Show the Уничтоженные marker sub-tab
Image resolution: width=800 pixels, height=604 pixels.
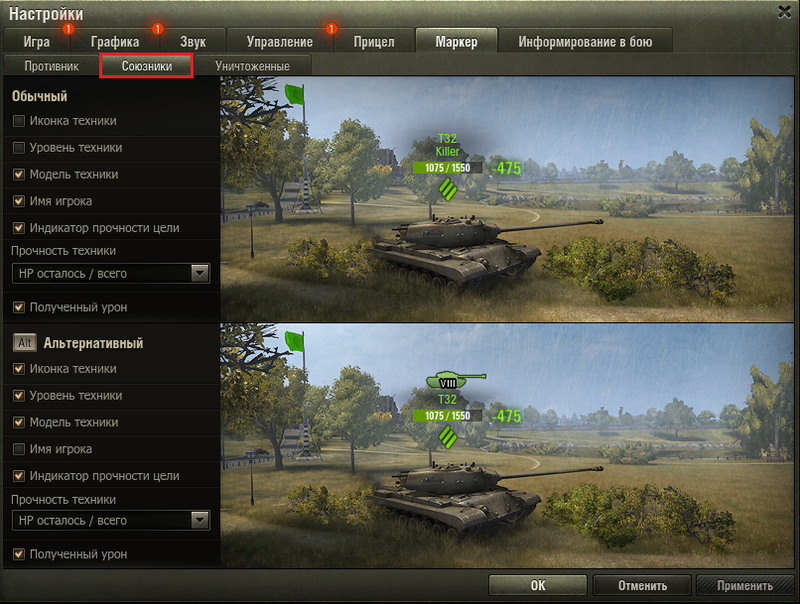pos(252,66)
